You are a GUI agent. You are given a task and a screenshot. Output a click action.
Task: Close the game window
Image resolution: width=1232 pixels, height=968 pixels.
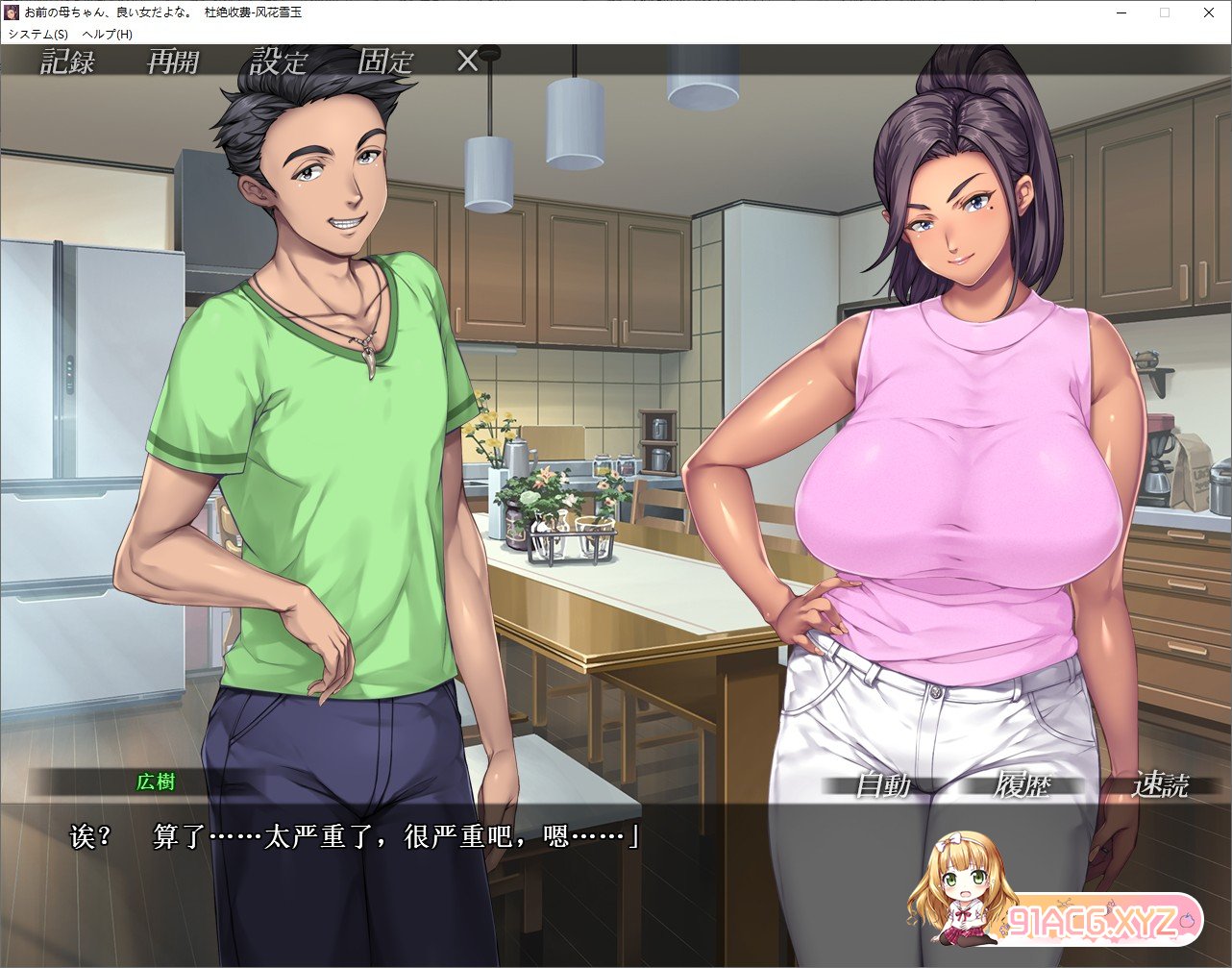pos(1208,13)
